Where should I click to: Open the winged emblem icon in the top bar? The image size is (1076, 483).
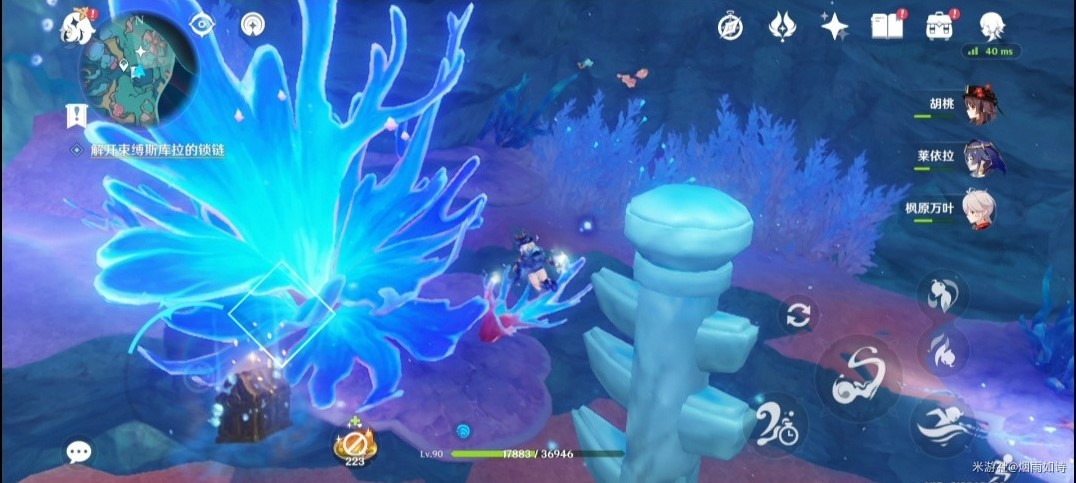(x=782, y=27)
